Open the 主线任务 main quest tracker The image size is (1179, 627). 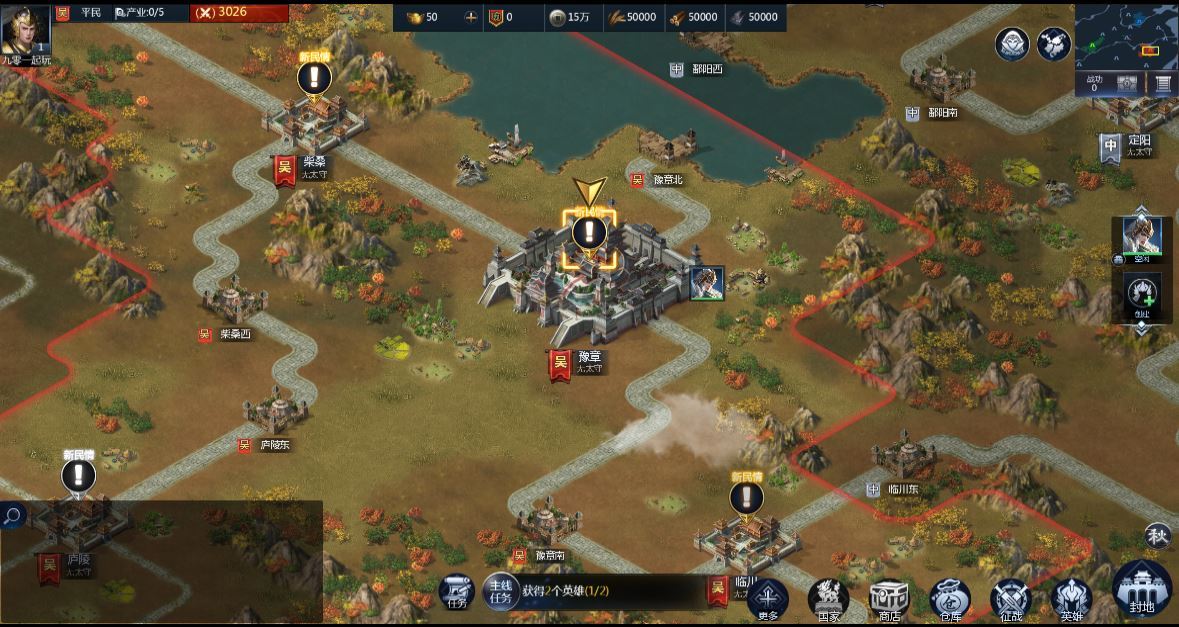pos(500,591)
